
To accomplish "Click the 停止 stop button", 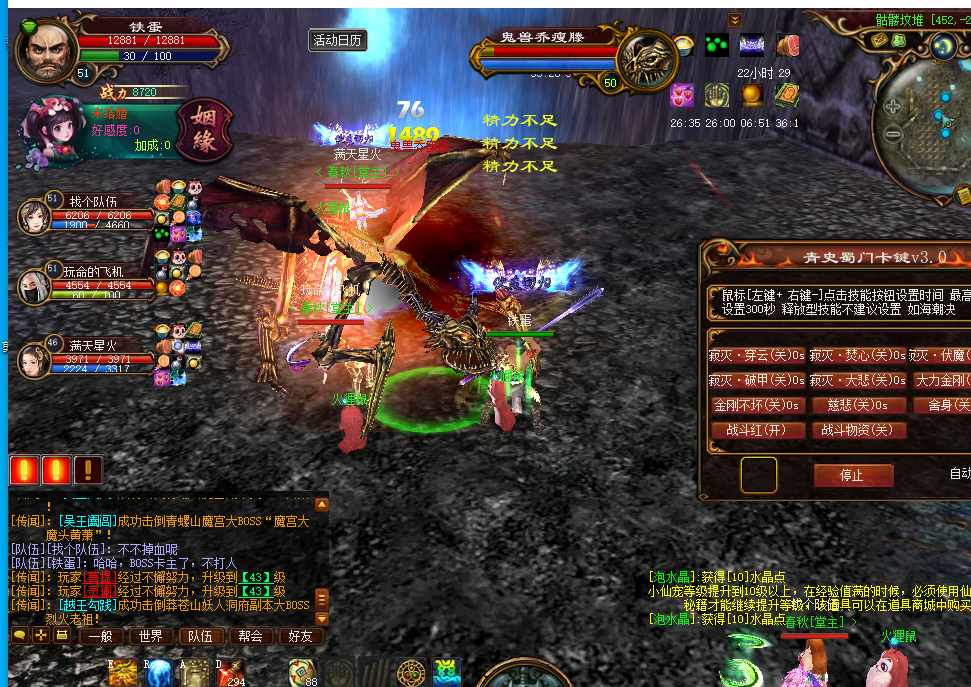I will coord(852,475).
